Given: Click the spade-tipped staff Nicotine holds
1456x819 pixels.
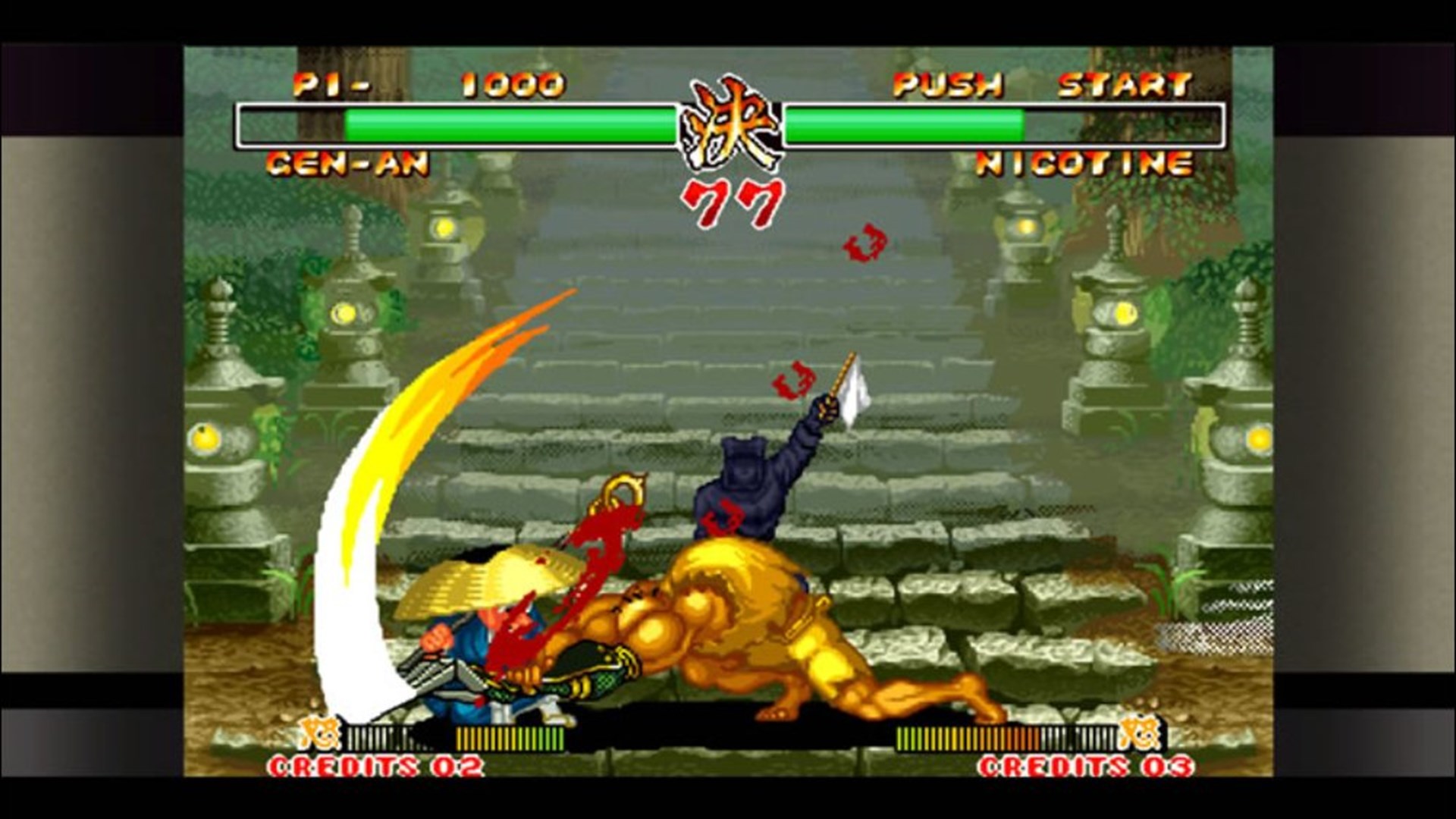Looking at the screenshot, I should [x=842, y=375].
